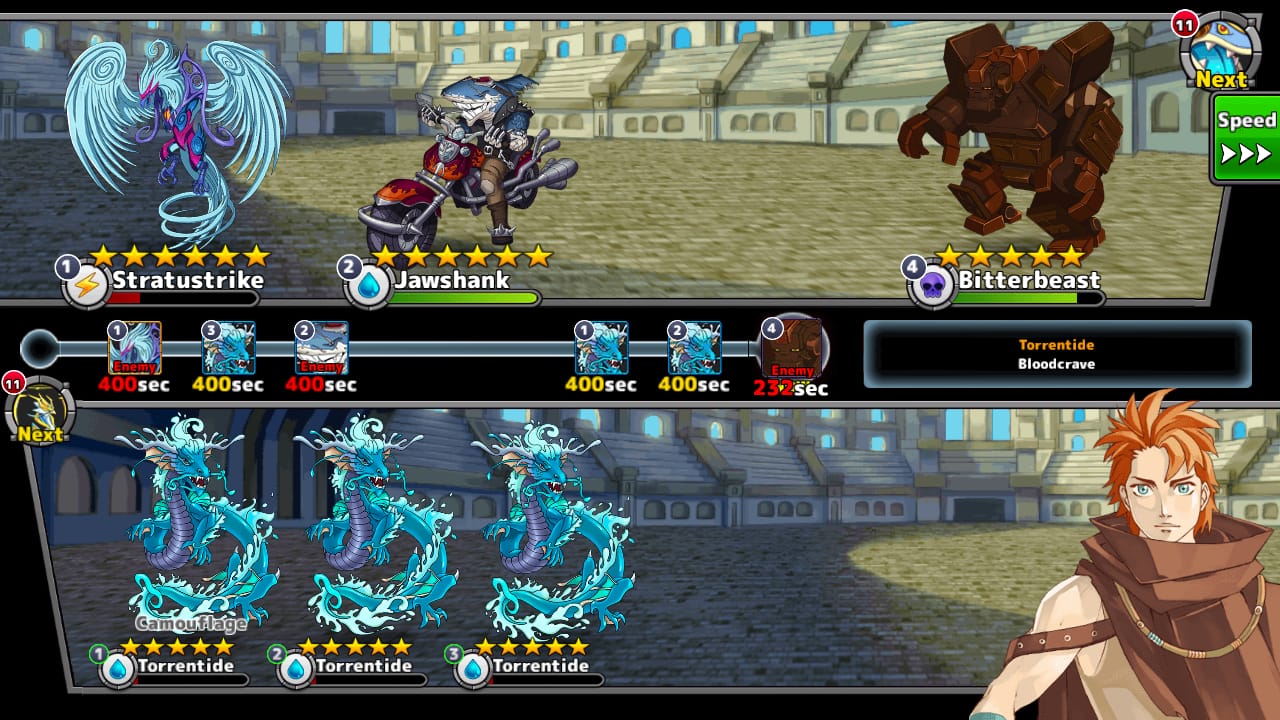Click the enemy Stratustrike portrait on the timeline
1280x720 pixels.
pos(134,348)
